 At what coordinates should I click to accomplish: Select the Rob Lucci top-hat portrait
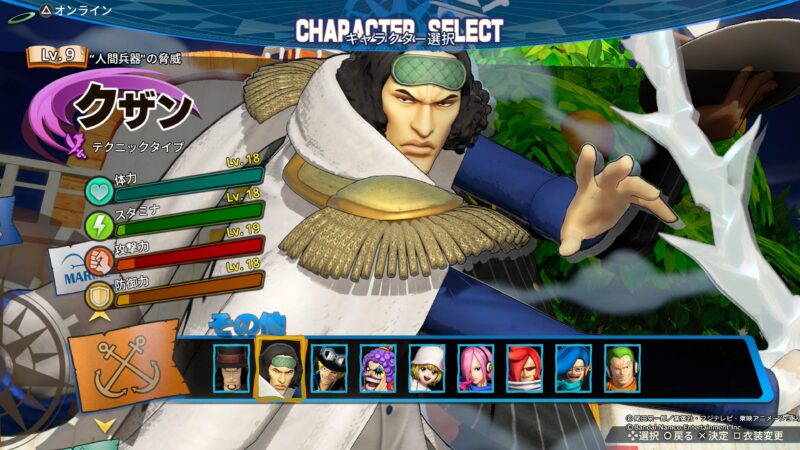pyautogui.click(x=230, y=367)
